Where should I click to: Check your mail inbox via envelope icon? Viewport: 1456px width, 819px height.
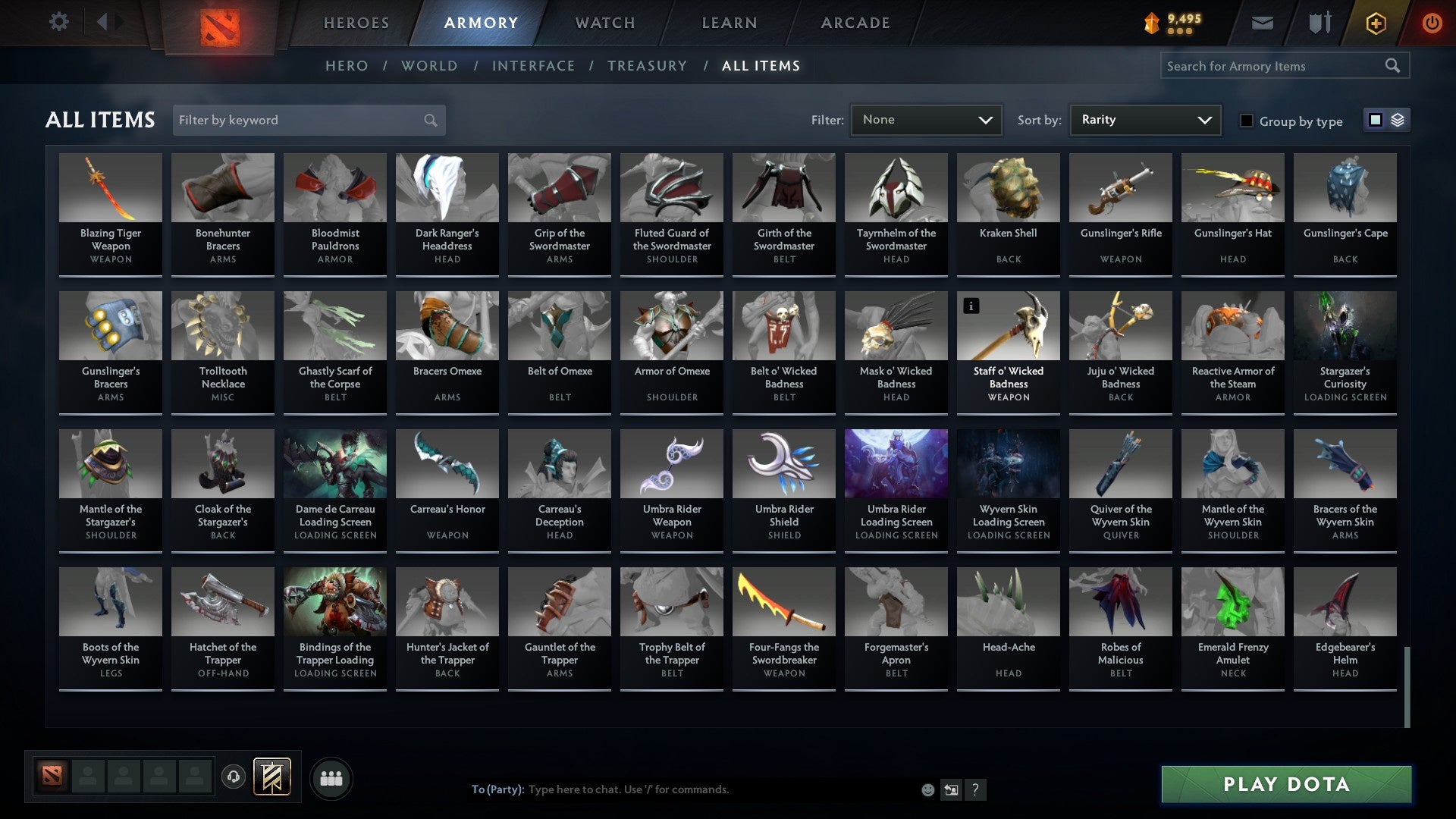[x=1263, y=23]
